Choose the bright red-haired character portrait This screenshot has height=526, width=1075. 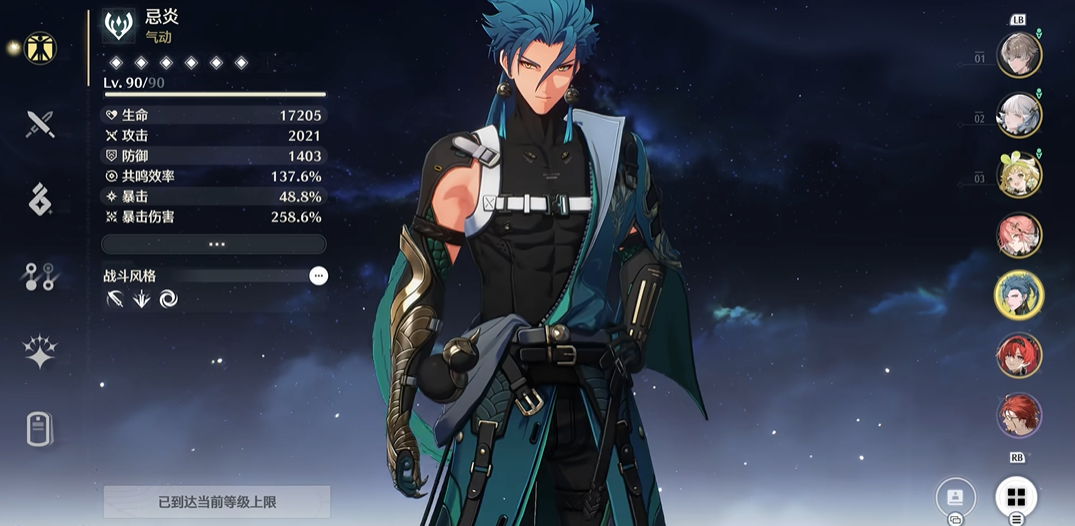[x=1019, y=355]
